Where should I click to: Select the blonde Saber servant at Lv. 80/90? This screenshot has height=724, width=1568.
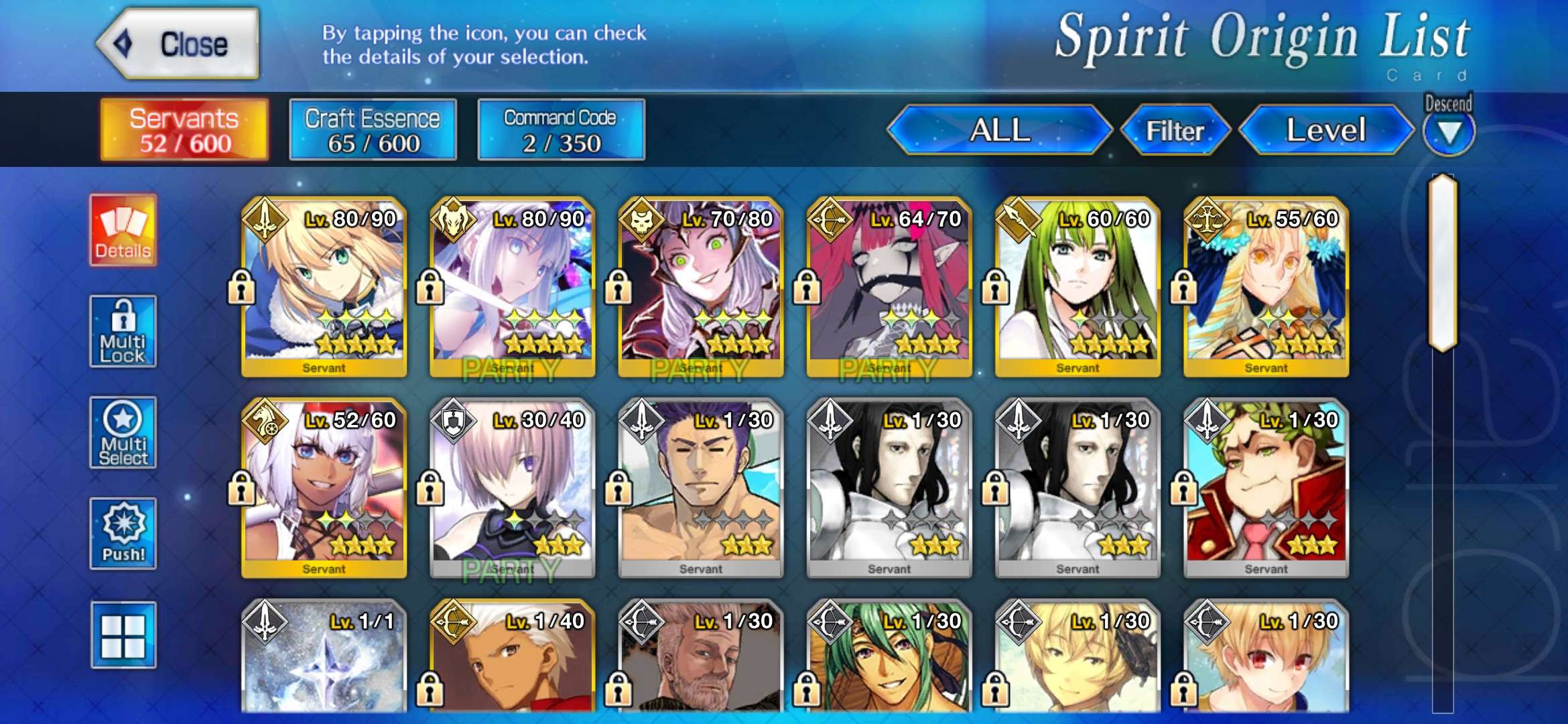324,287
